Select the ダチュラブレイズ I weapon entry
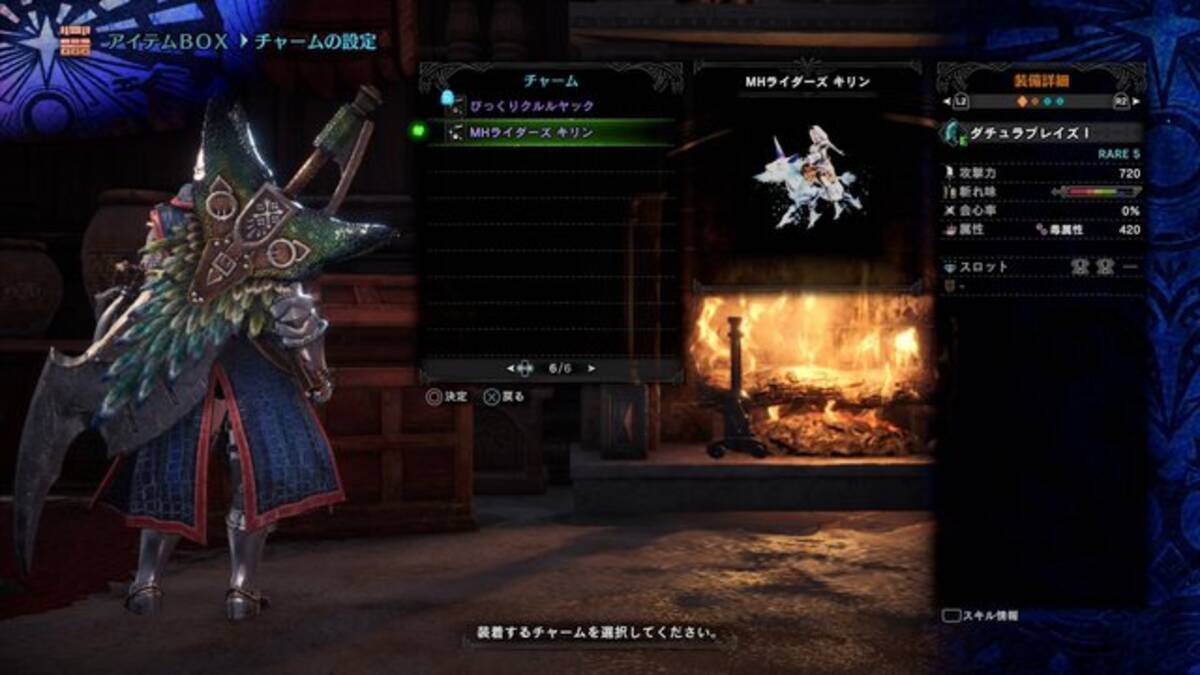Viewport: 1200px width, 675px height. [1040, 133]
